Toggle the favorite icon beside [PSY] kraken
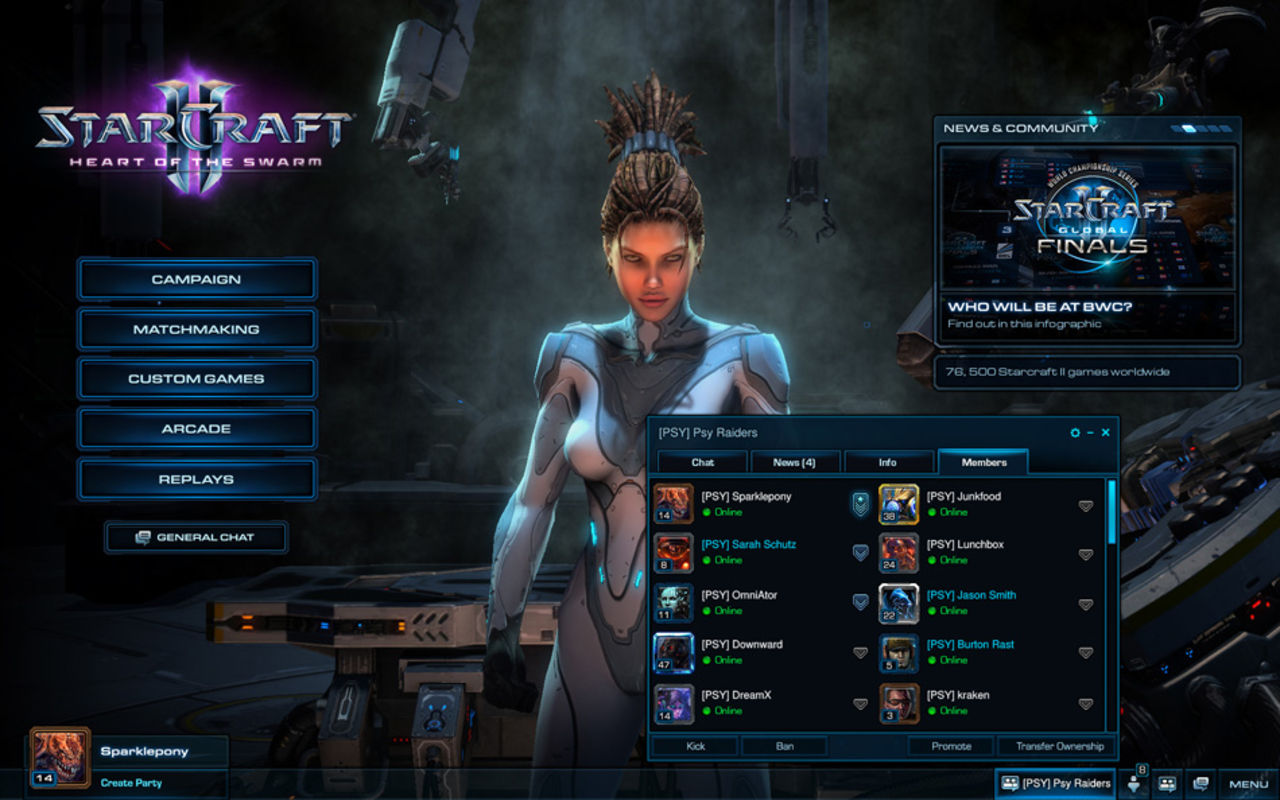This screenshot has width=1280, height=800. pyautogui.click(x=1083, y=702)
